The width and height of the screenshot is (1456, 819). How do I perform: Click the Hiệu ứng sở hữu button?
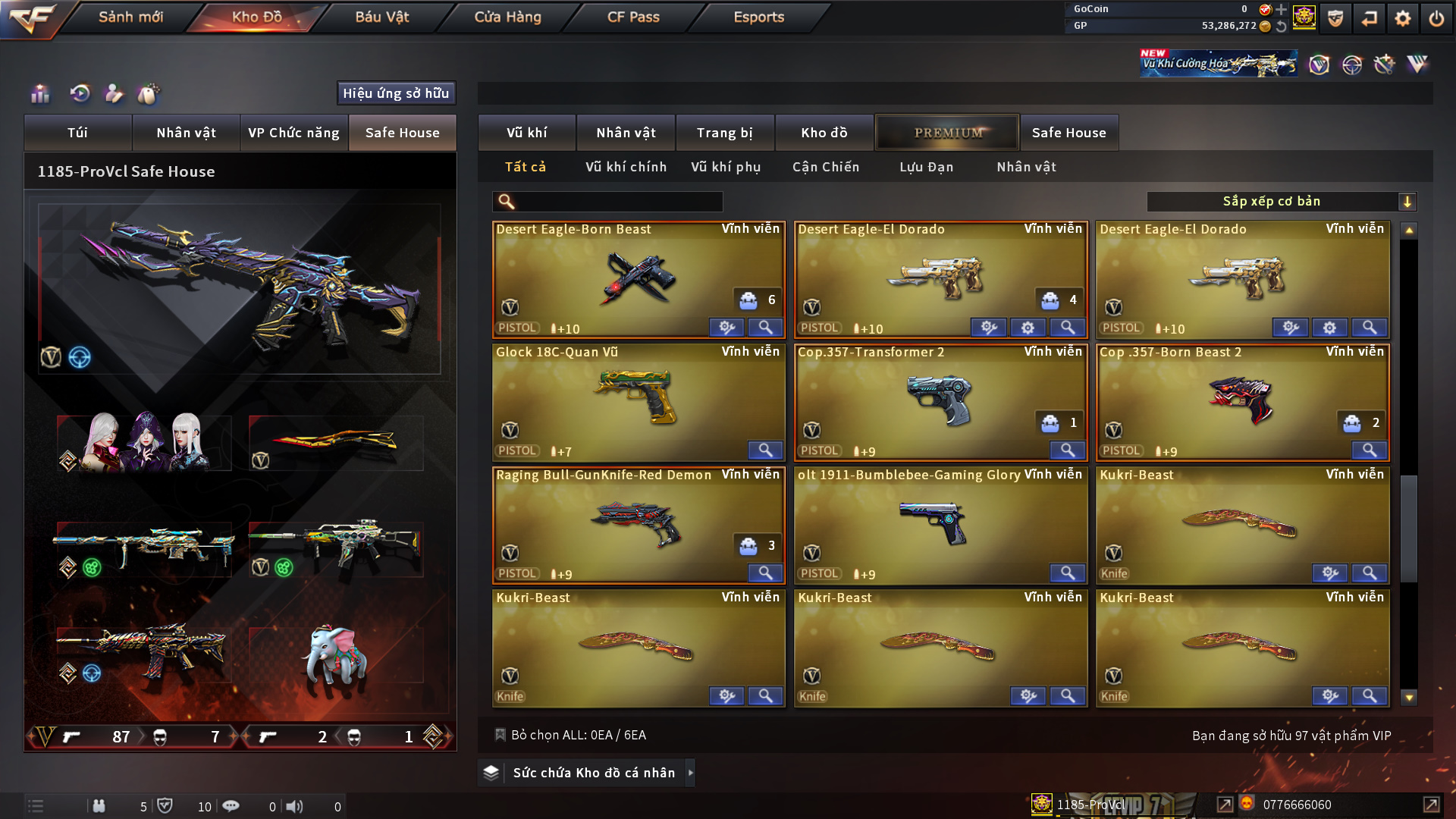(x=396, y=93)
